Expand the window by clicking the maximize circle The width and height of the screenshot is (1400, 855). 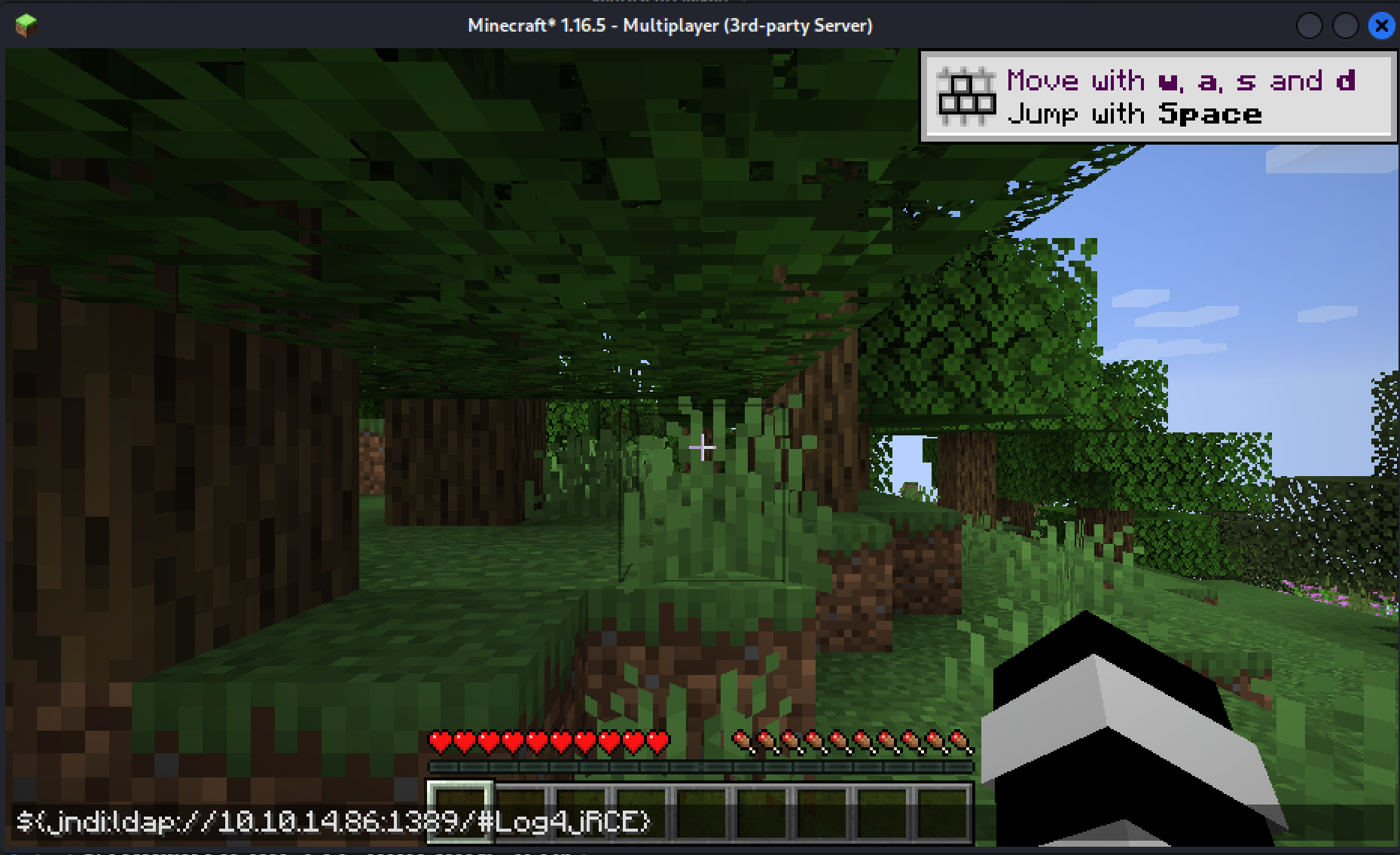[1345, 25]
